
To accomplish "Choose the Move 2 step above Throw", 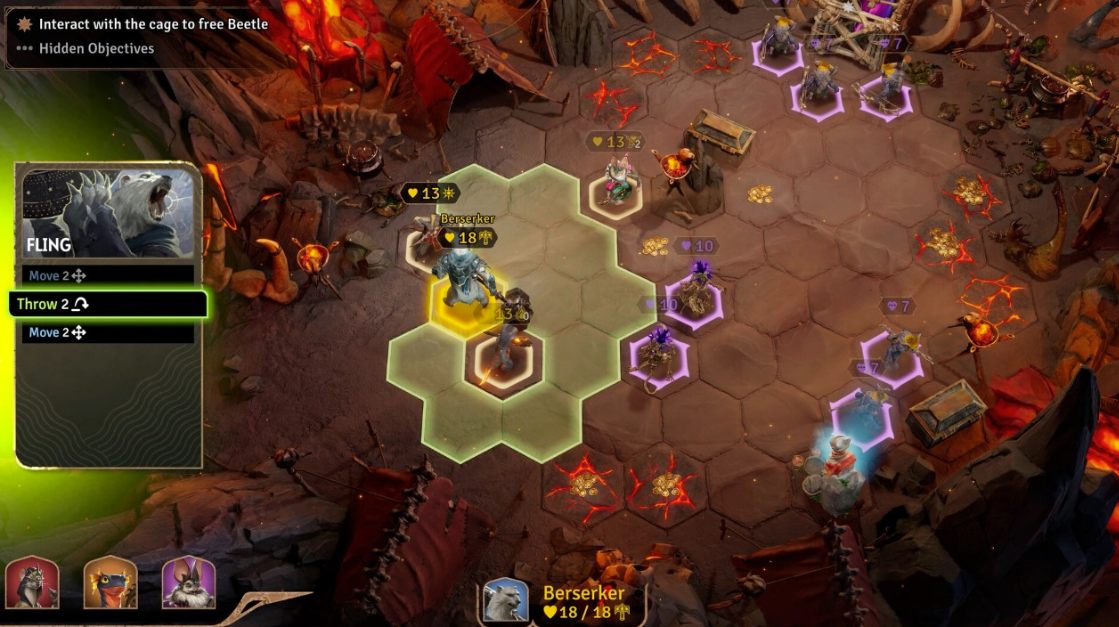I will point(107,275).
